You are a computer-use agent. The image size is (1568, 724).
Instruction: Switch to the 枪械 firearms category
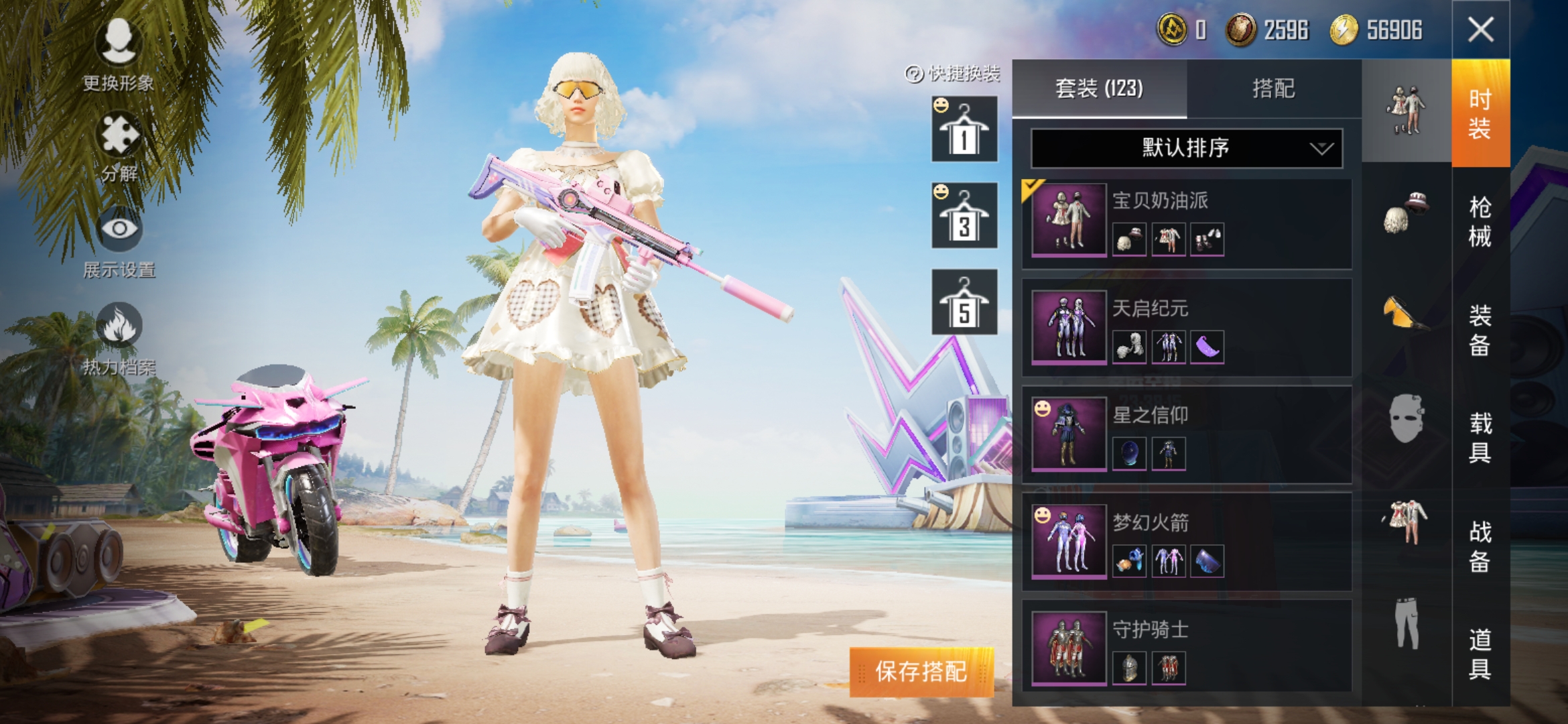click(x=1480, y=222)
